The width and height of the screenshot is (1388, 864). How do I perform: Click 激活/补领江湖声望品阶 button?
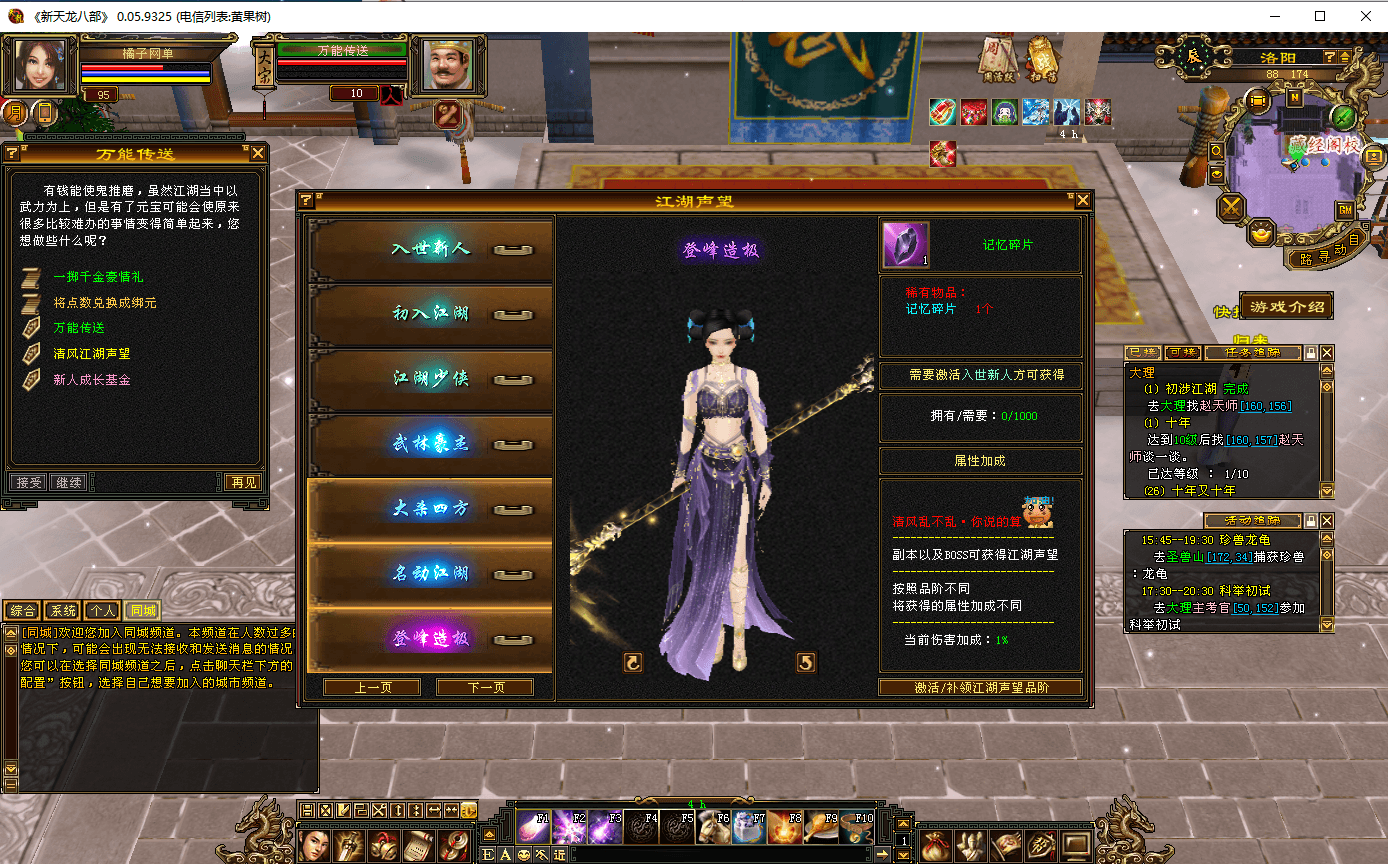pyautogui.click(x=980, y=688)
